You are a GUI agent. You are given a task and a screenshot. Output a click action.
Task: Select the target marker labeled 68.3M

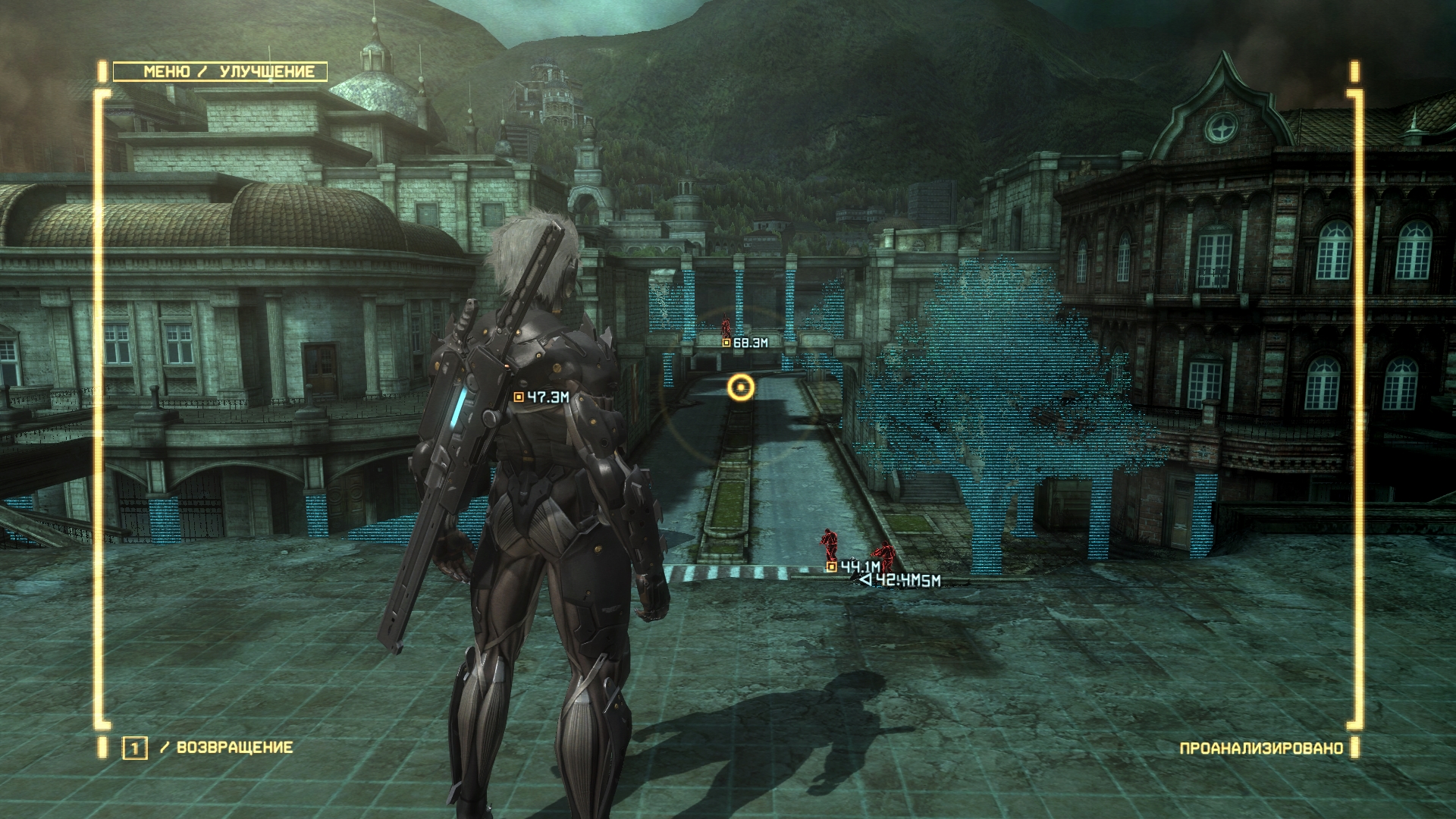point(726,343)
